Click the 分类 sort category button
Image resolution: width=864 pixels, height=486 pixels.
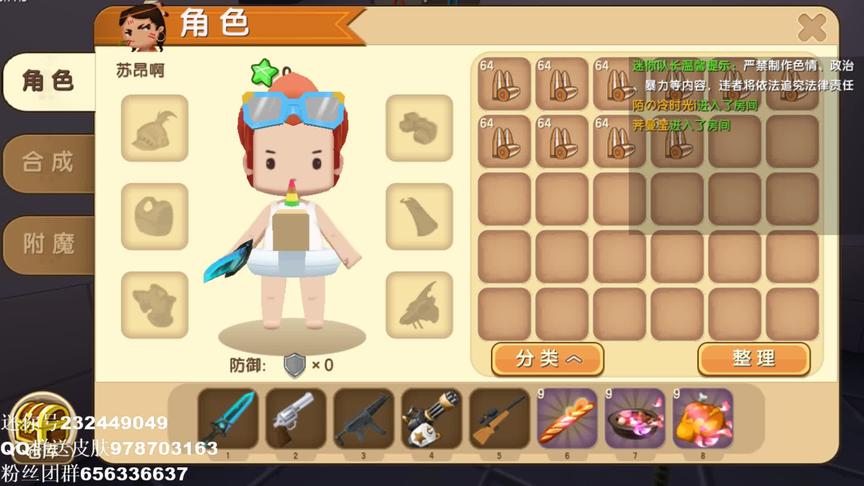[x=547, y=358]
